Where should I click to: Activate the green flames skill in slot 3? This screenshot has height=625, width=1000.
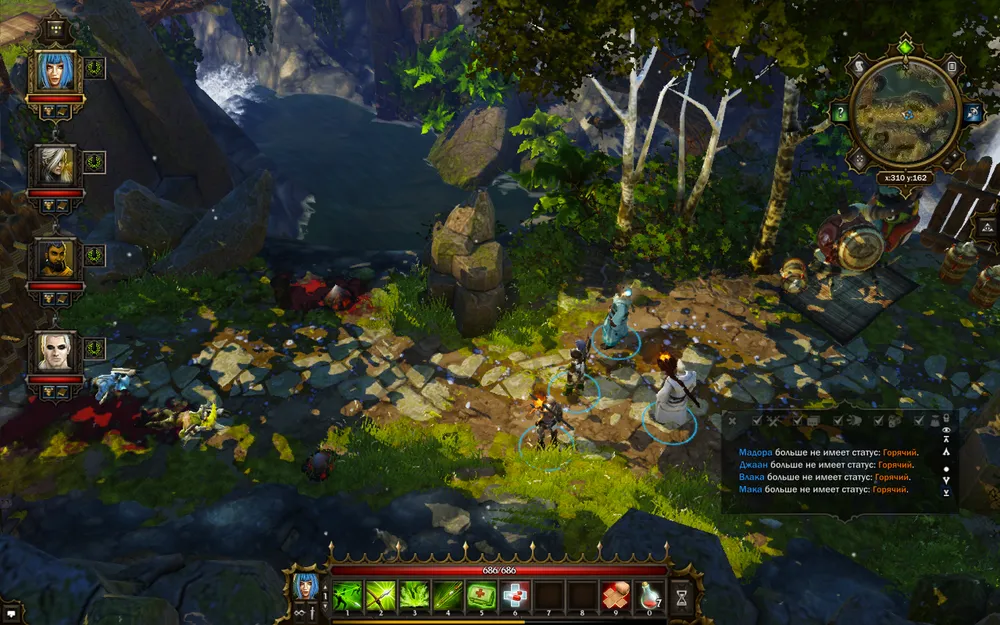point(414,595)
